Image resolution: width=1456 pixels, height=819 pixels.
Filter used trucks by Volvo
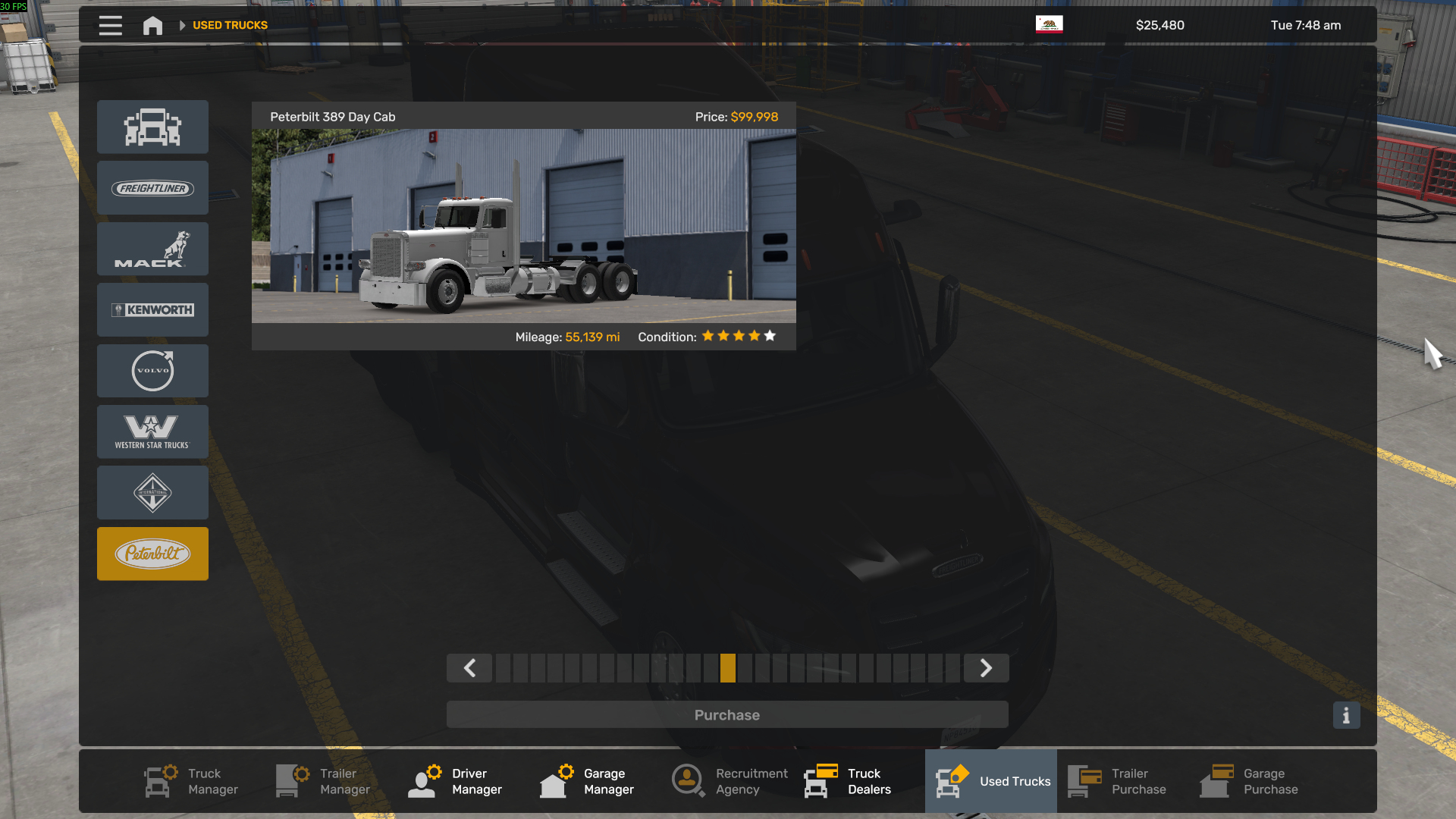(x=152, y=371)
